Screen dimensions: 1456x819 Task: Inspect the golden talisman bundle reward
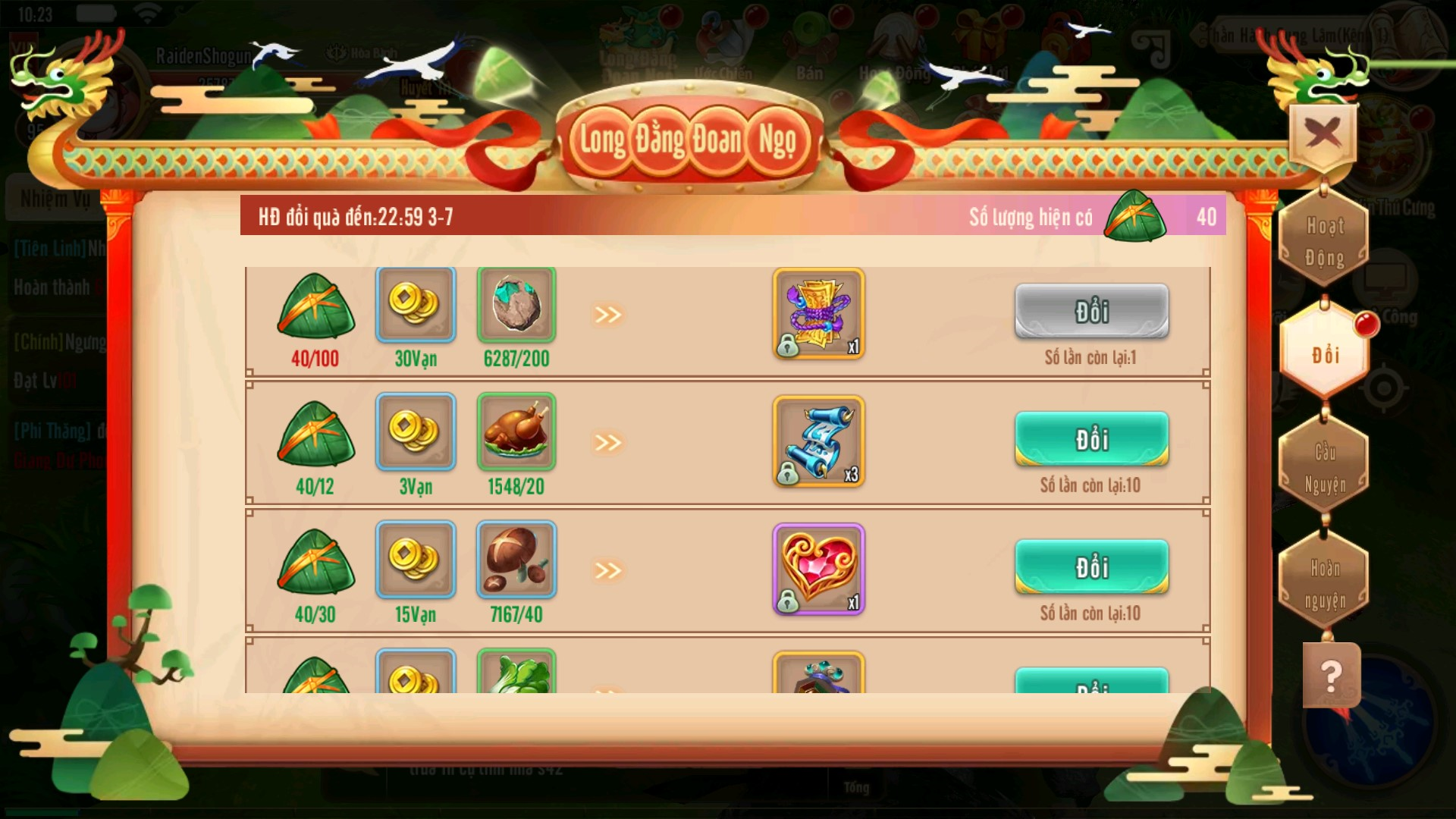pyautogui.click(x=818, y=313)
